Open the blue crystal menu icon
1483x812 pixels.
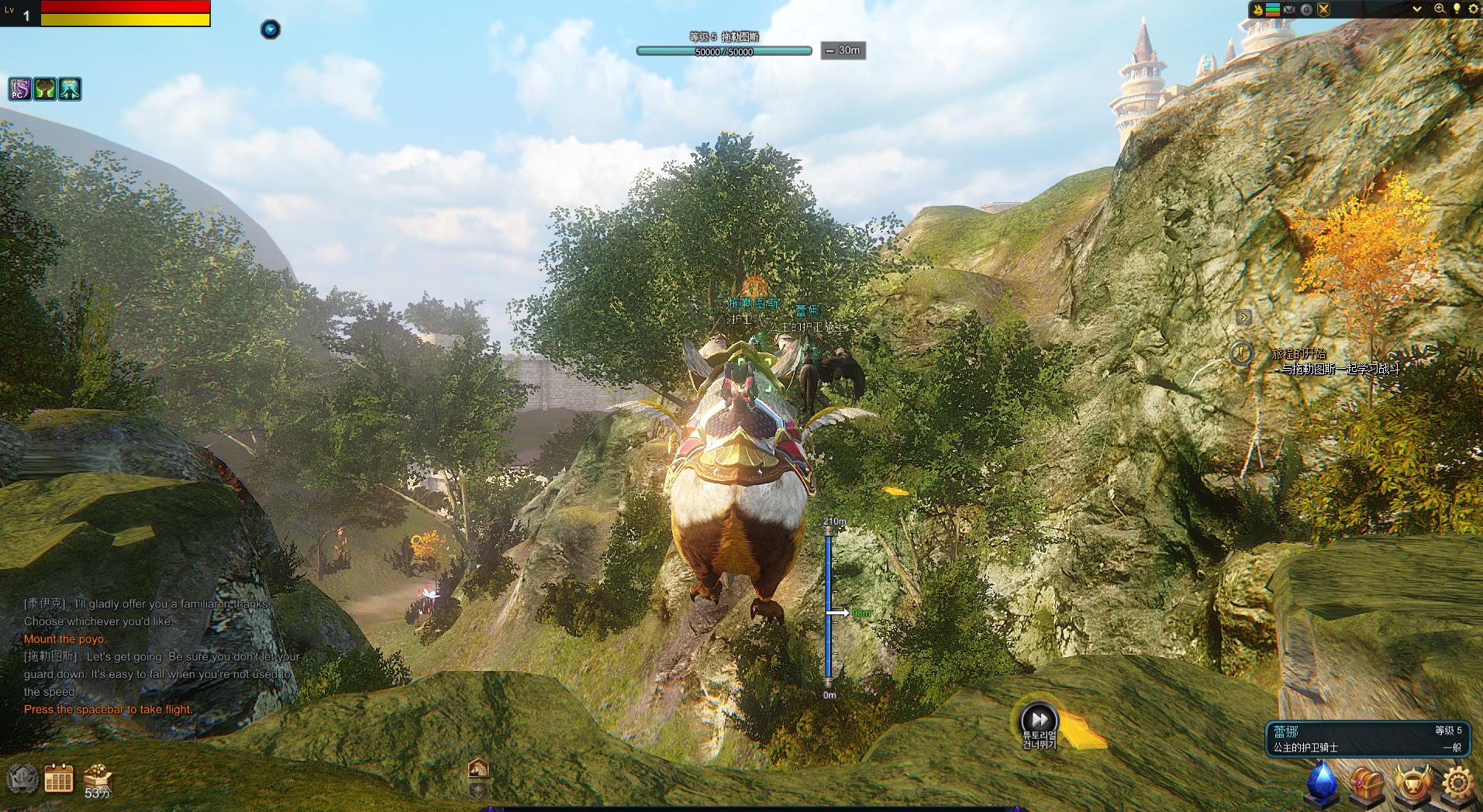point(1323,782)
